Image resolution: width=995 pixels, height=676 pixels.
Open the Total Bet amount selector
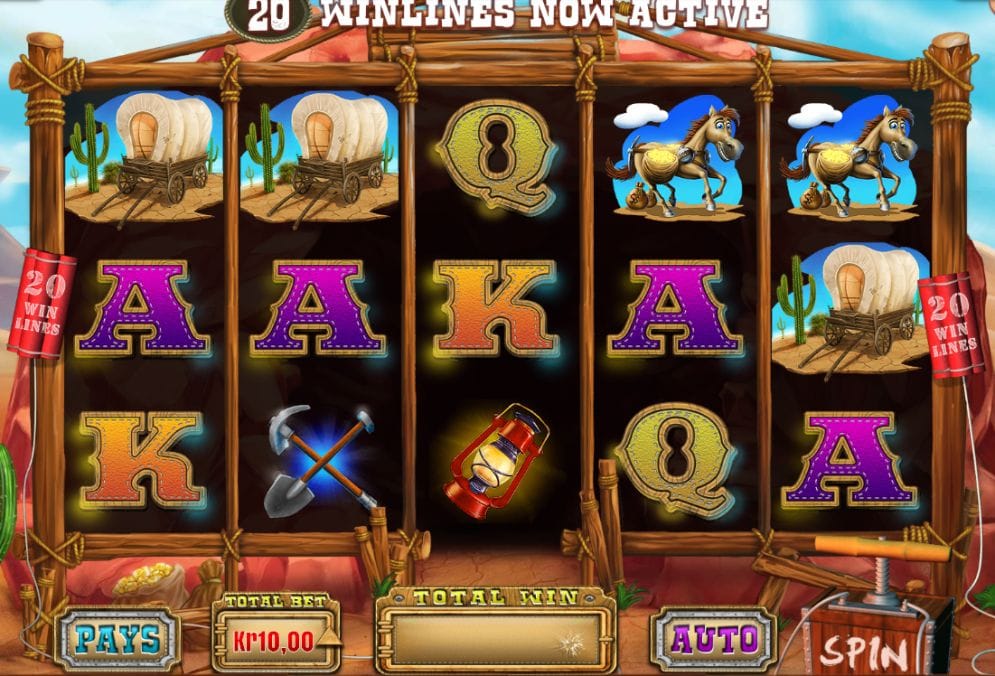pos(276,636)
